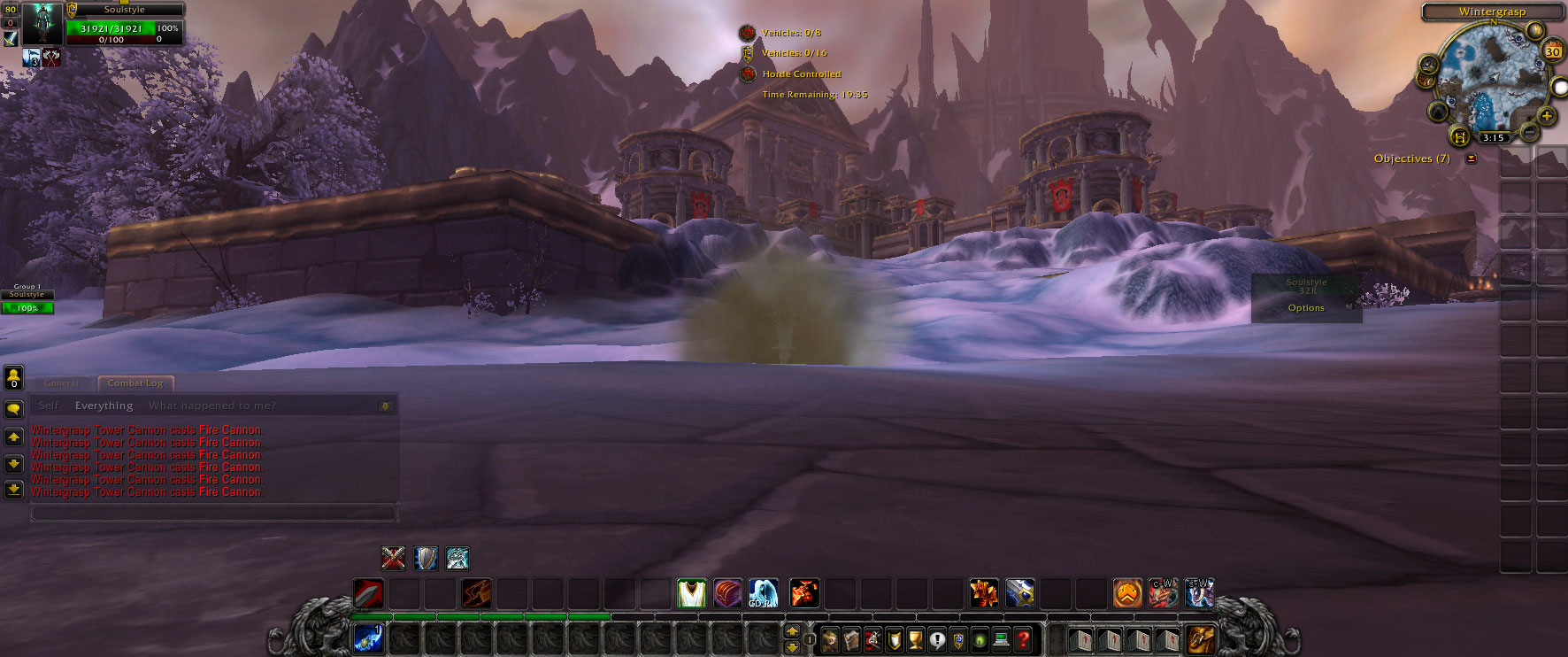Image resolution: width=1568 pixels, height=657 pixels.
Task: Open the Character Info panel
Action: (831, 639)
